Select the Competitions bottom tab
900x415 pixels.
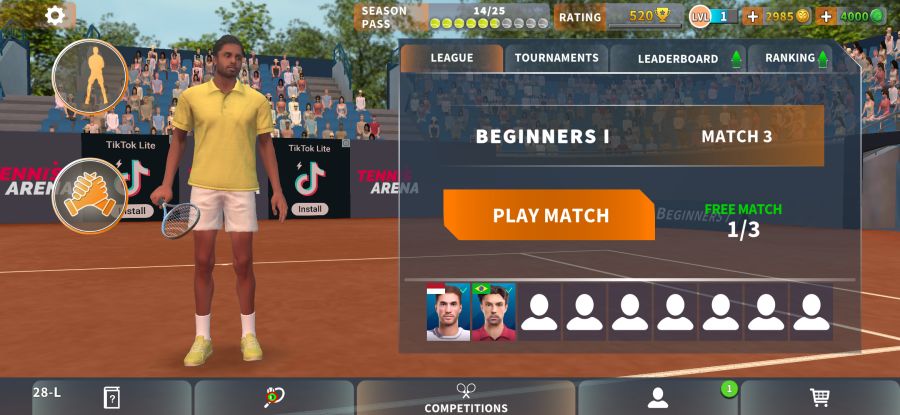click(x=466, y=398)
